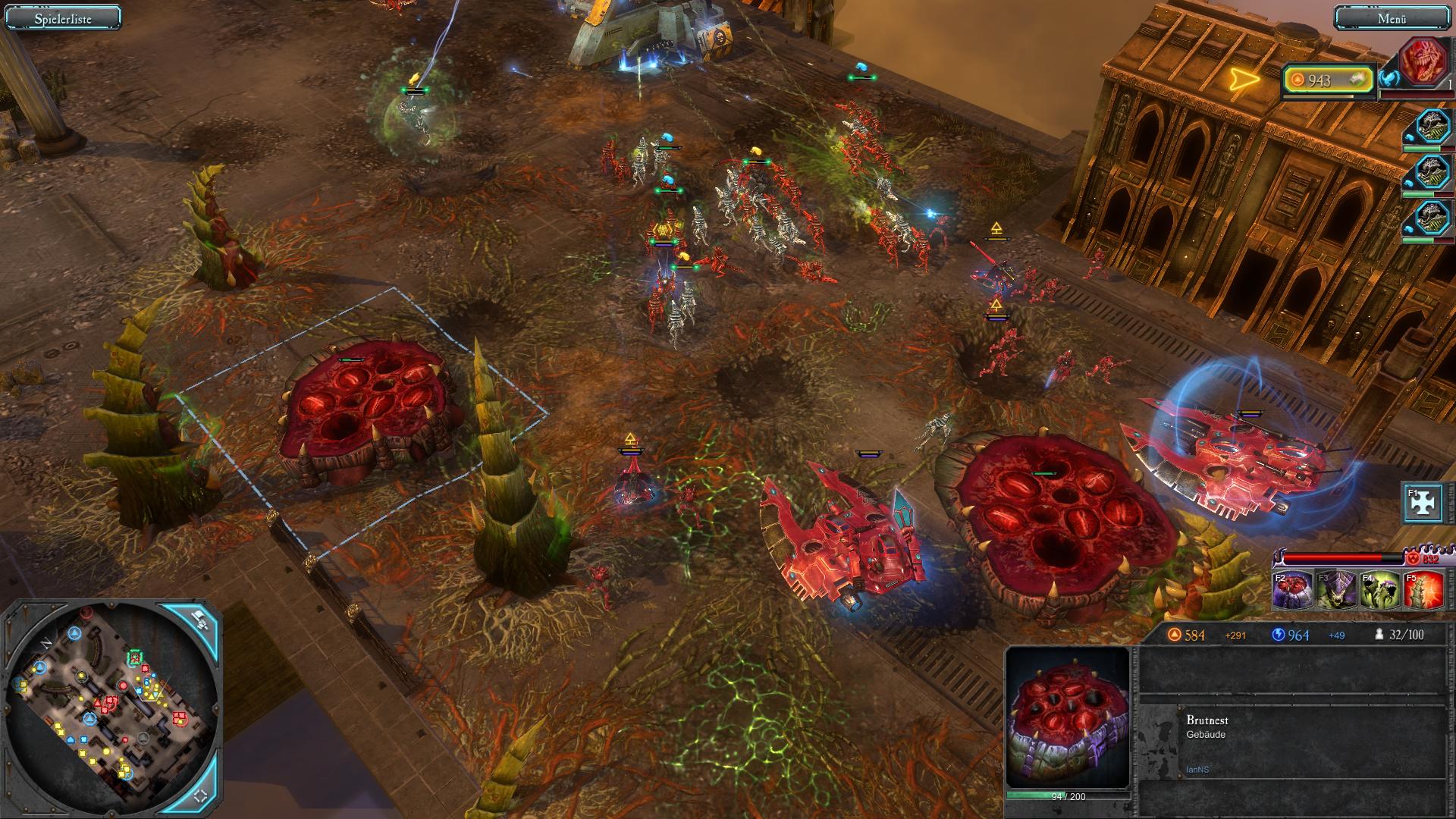1456x819 pixels.
Task: Click the minimap flag ping button
Action: pyautogui.click(x=199, y=620)
